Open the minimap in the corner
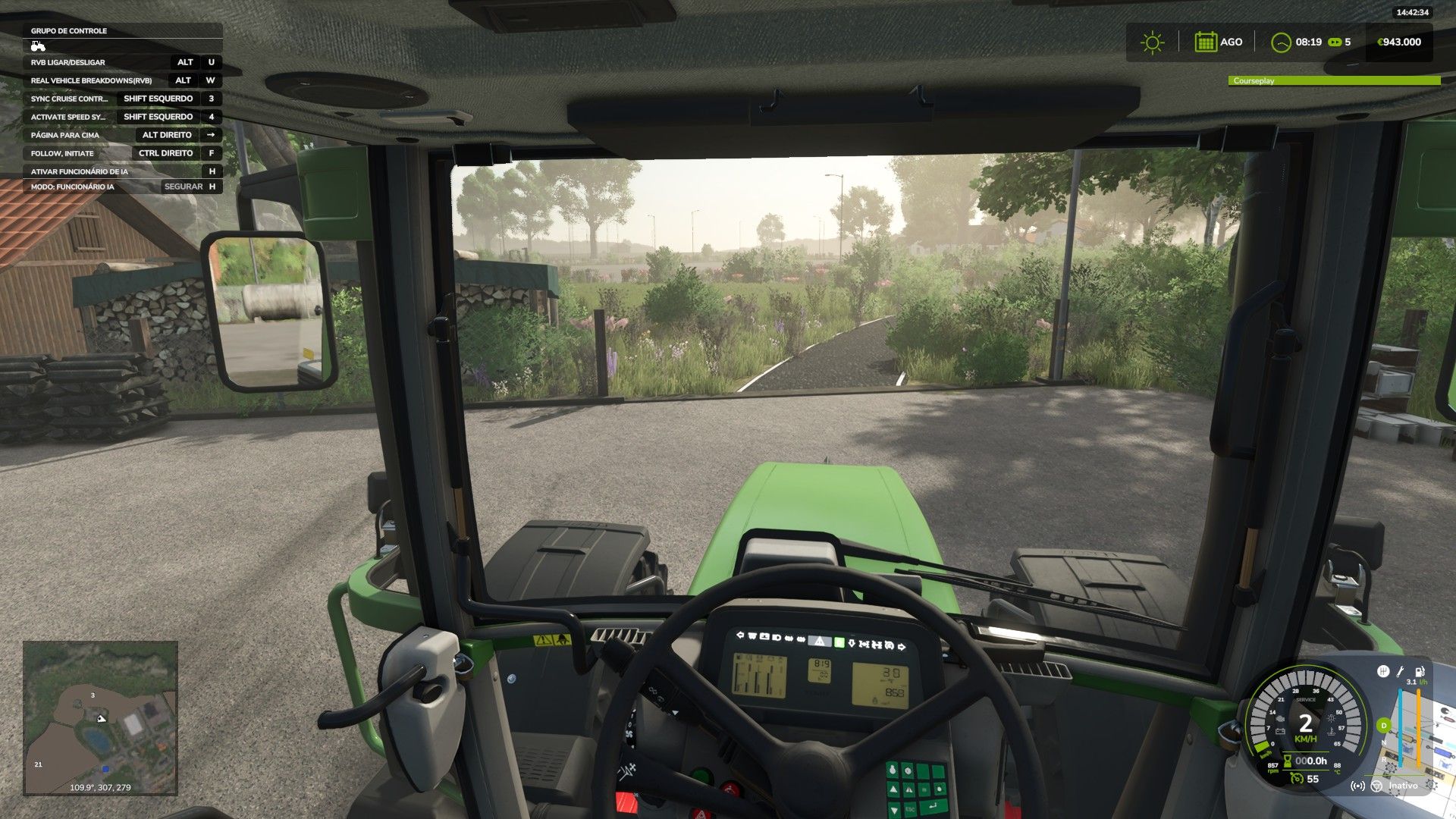Viewport: 1456px width, 819px height. 100,717
